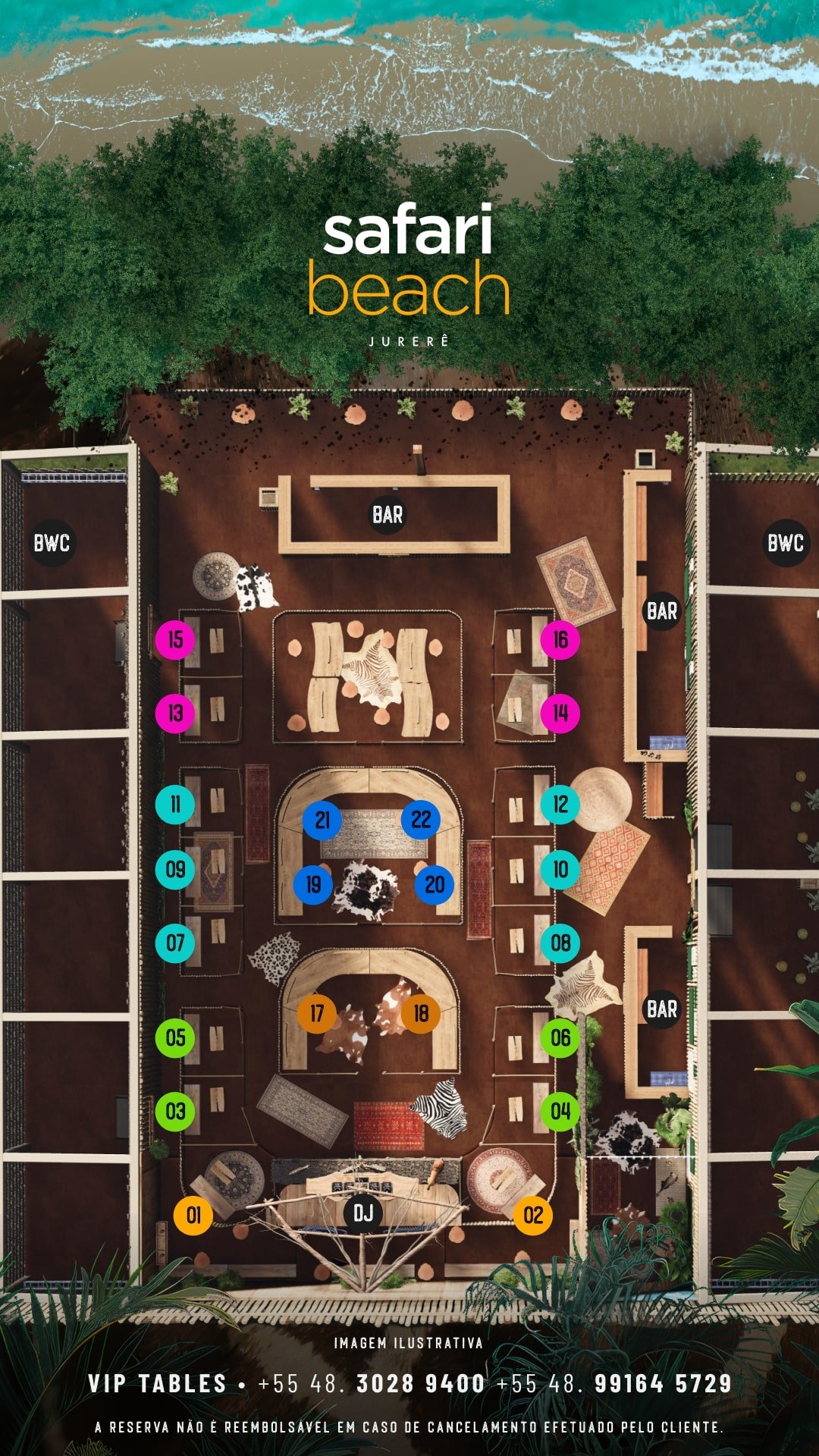Choose teal table 07
Image resolution: width=819 pixels, height=1456 pixels.
pyautogui.click(x=175, y=943)
